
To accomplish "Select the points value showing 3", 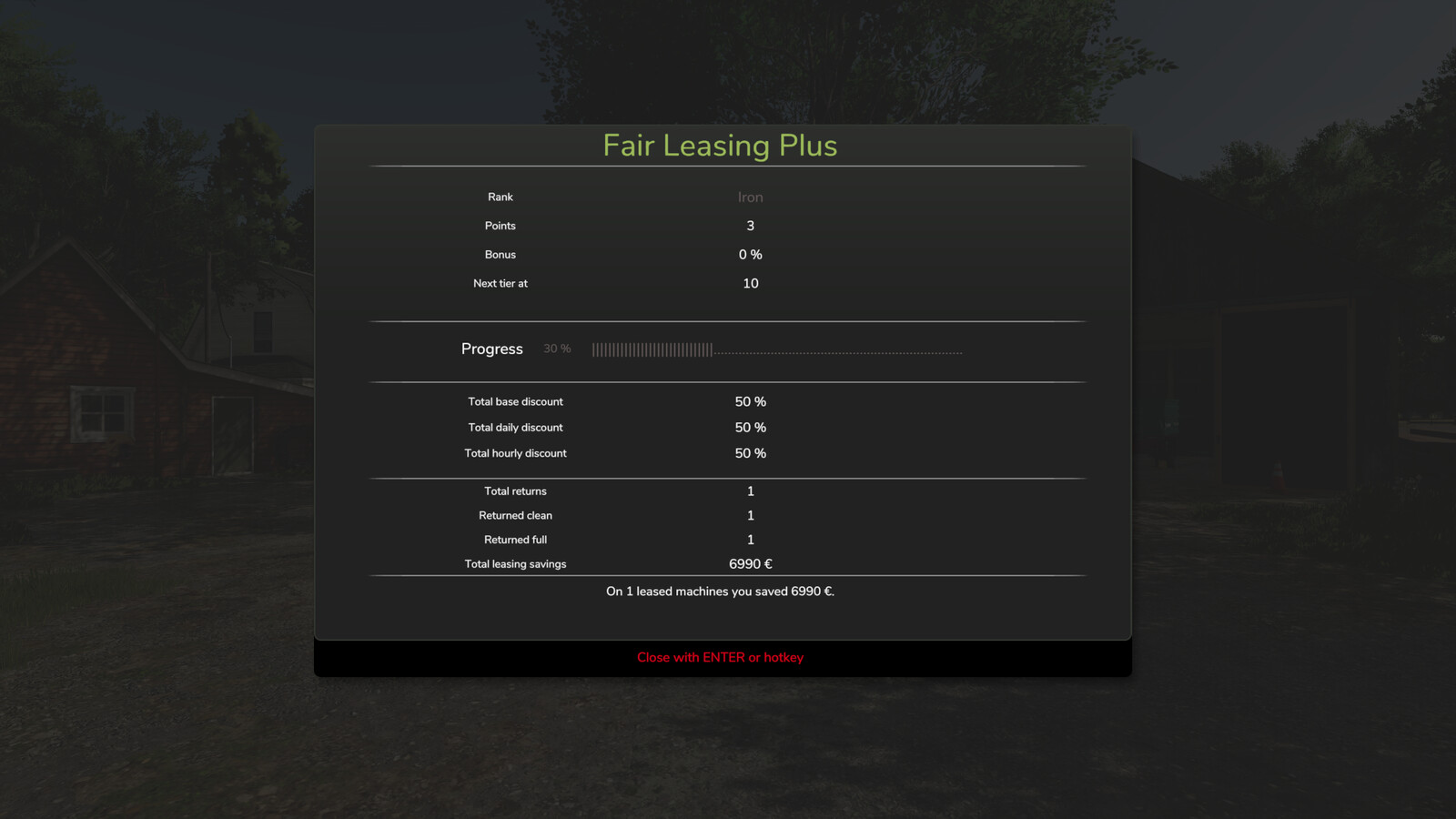I will [750, 226].
